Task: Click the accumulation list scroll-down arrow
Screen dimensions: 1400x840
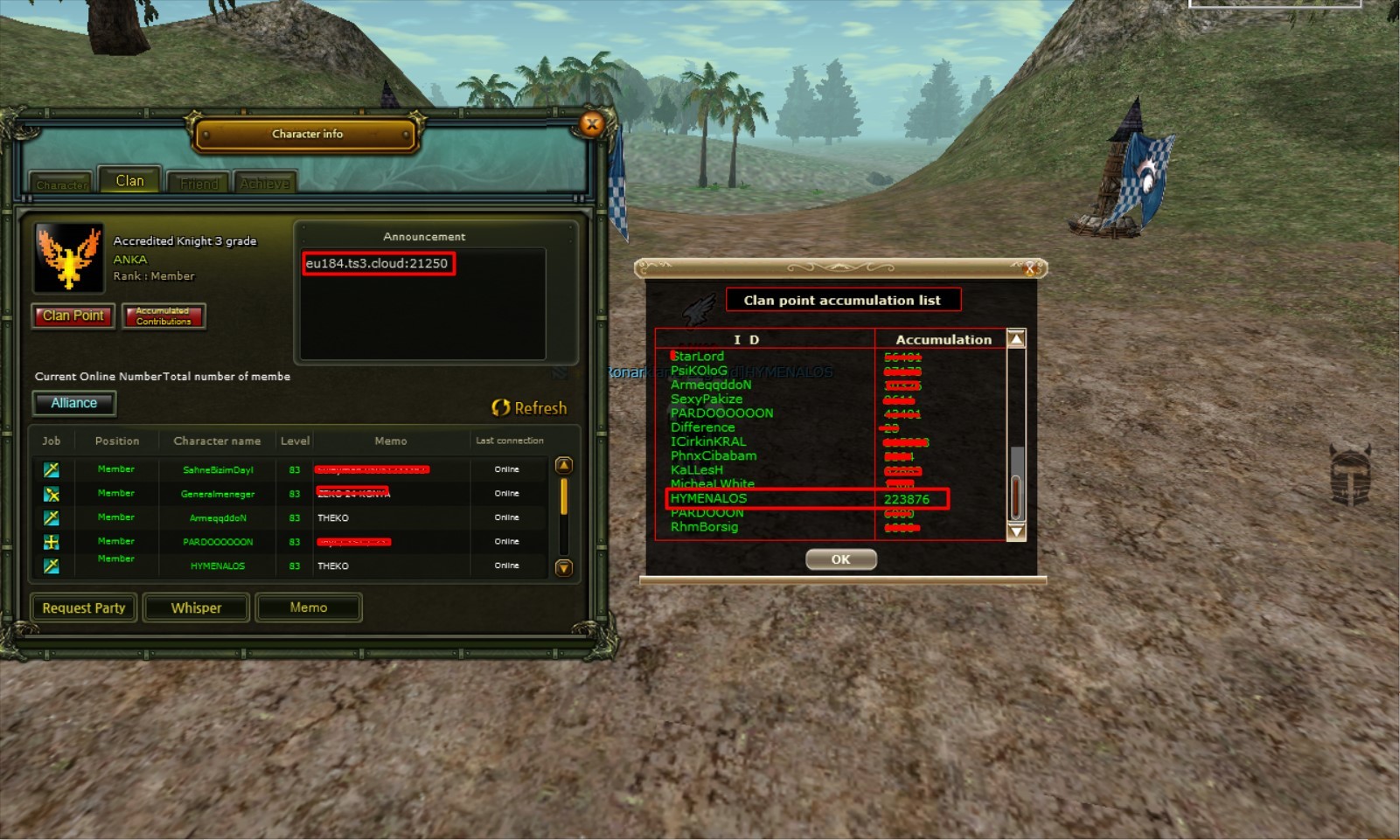Action: [1016, 531]
